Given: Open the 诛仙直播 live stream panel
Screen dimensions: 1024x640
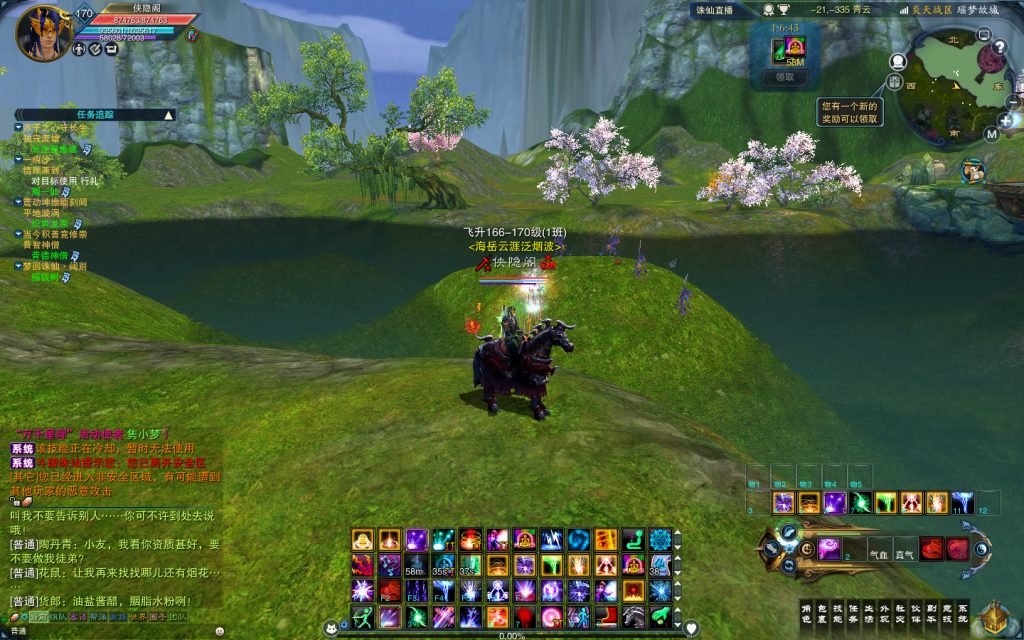Looking at the screenshot, I should pyautogui.click(x=714, y=10).
